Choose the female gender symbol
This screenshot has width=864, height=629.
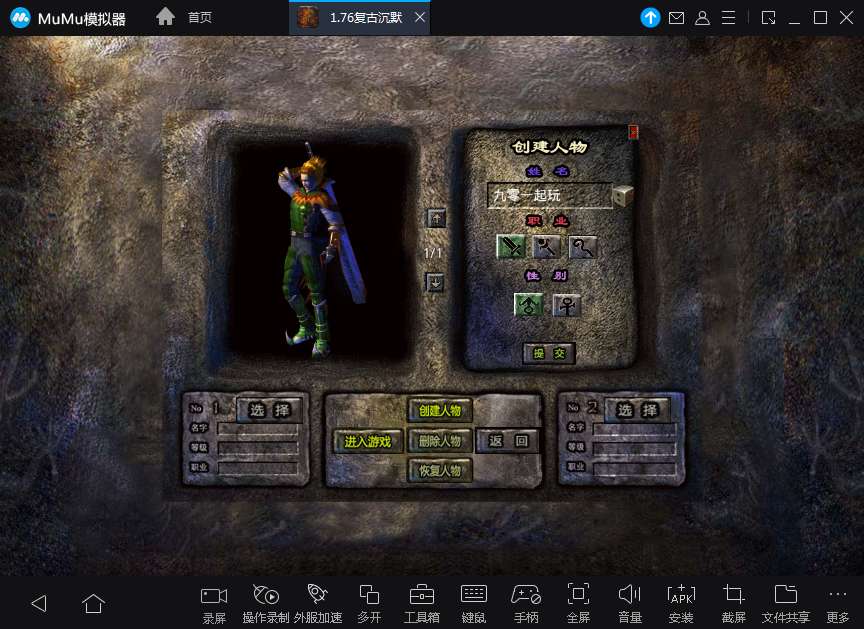566,305
